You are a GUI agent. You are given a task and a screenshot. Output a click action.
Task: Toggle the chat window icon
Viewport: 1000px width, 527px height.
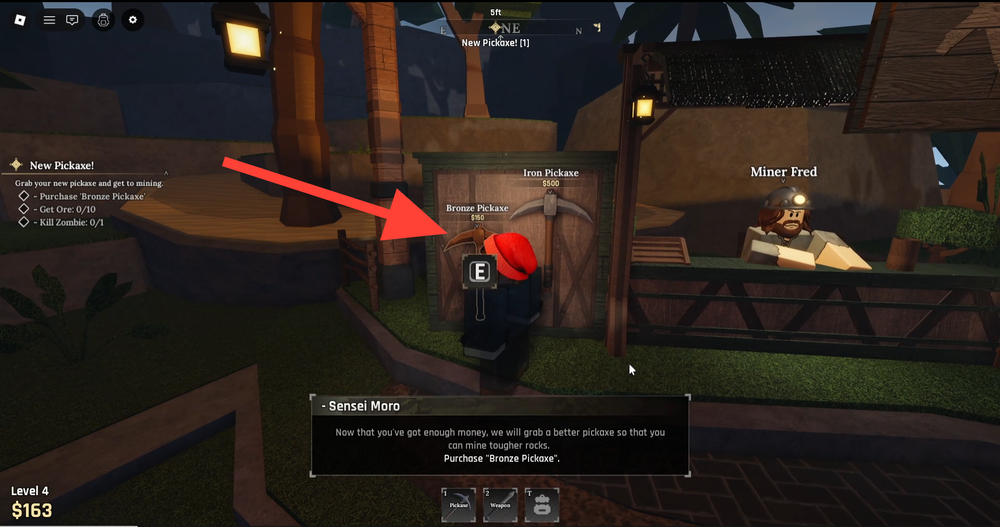click(72, 20)
